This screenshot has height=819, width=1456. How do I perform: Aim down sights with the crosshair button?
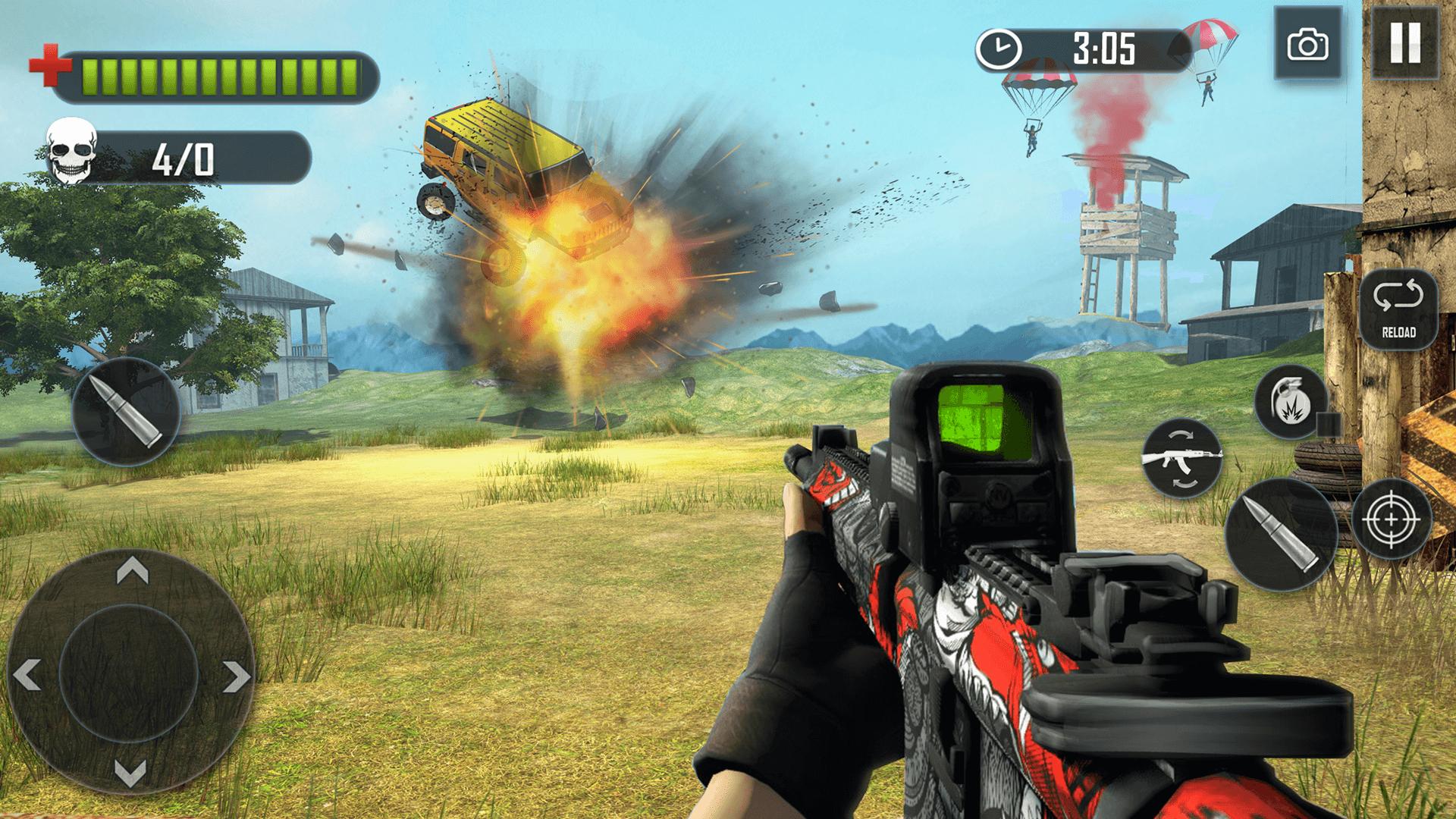[1391, 519]
